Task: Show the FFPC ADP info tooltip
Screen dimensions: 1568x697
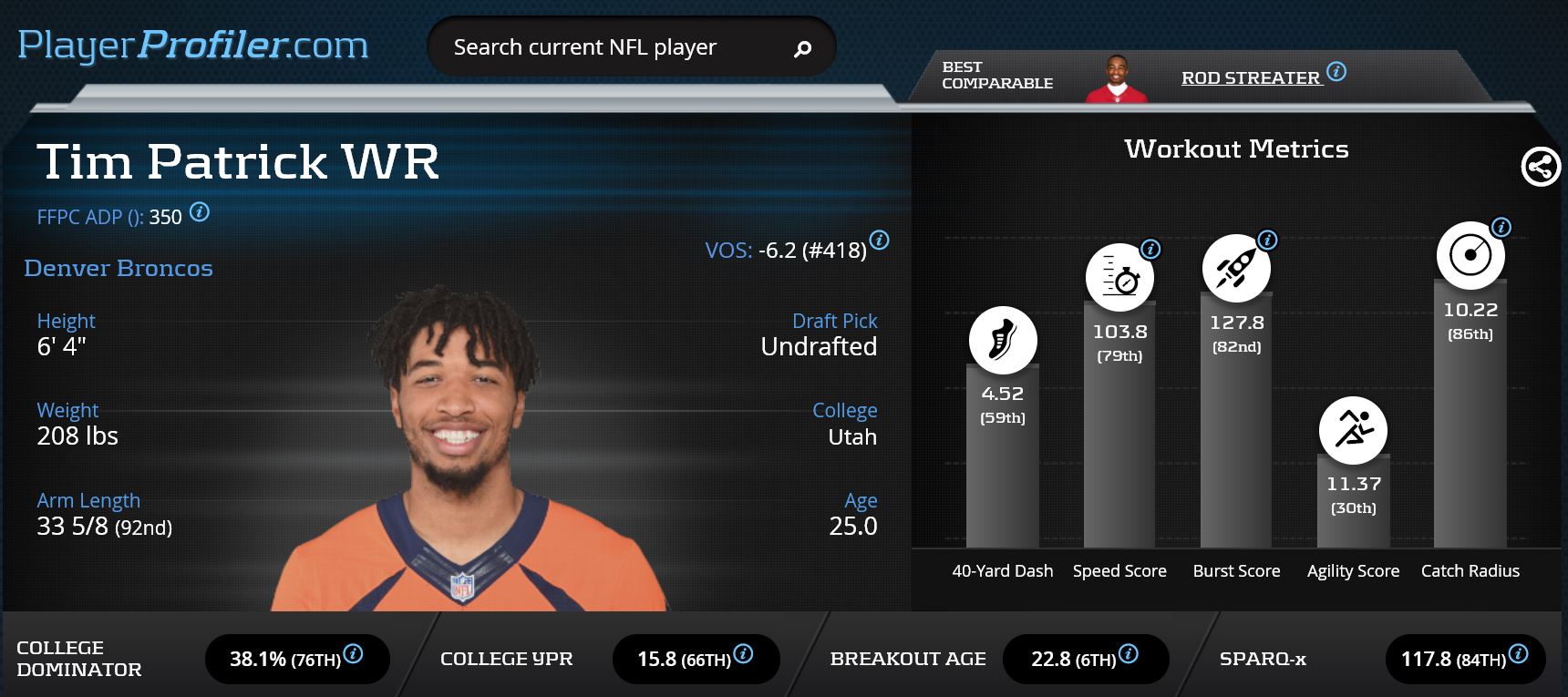Action: pyautogui.click(x=200, y=212)
